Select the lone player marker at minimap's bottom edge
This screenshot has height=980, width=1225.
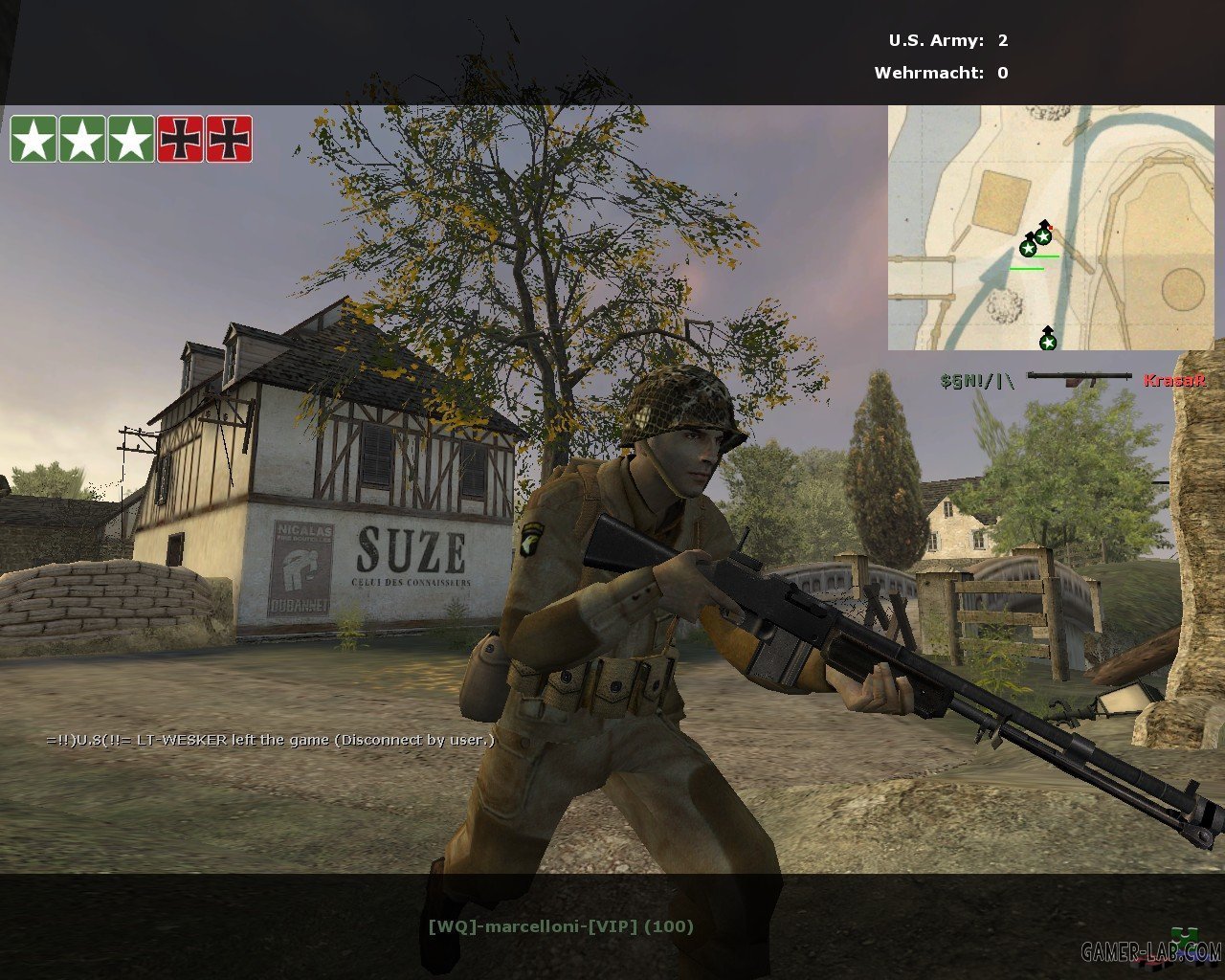point(1048,340)
